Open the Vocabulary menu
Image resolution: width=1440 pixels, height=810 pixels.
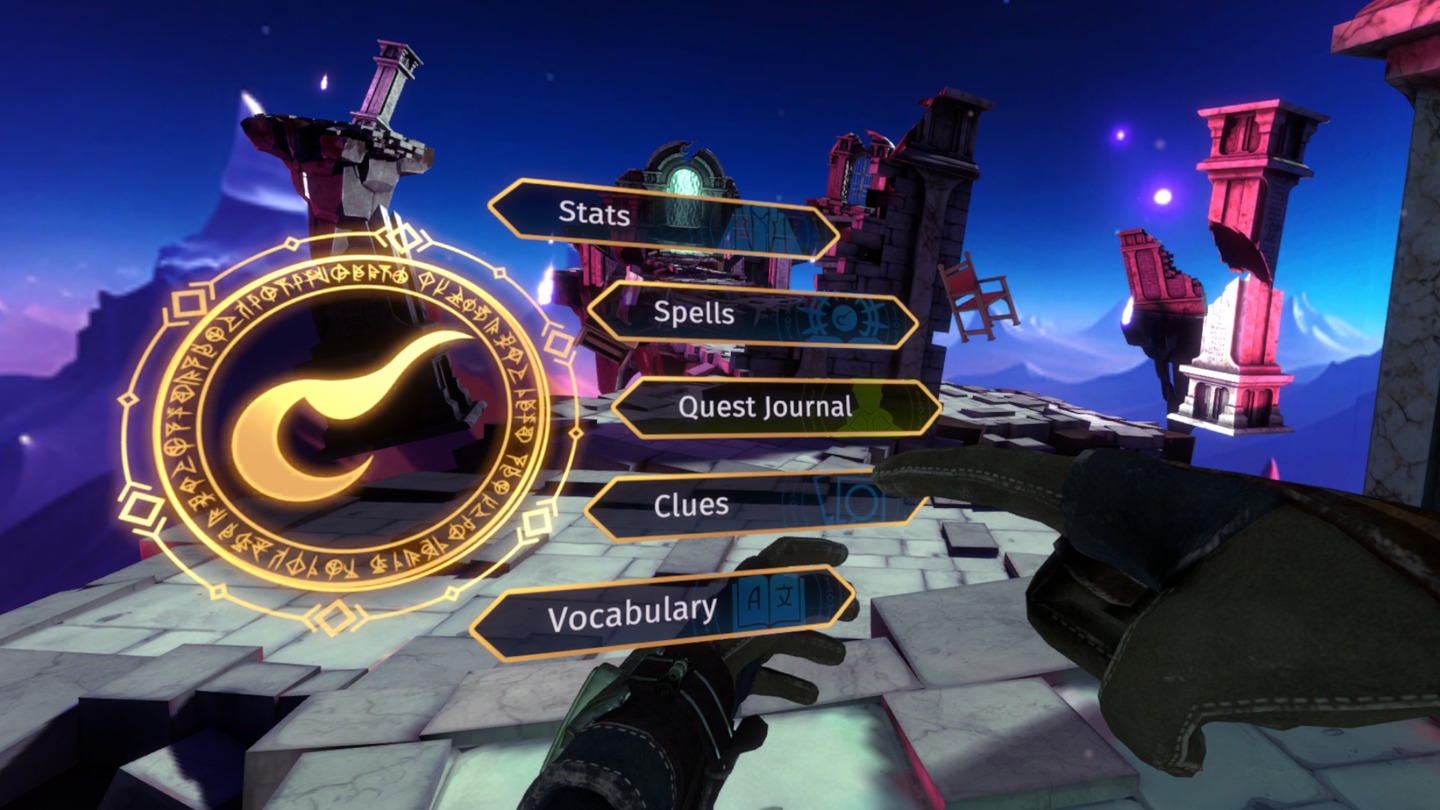pyautogui.click(x=662, y=612)
